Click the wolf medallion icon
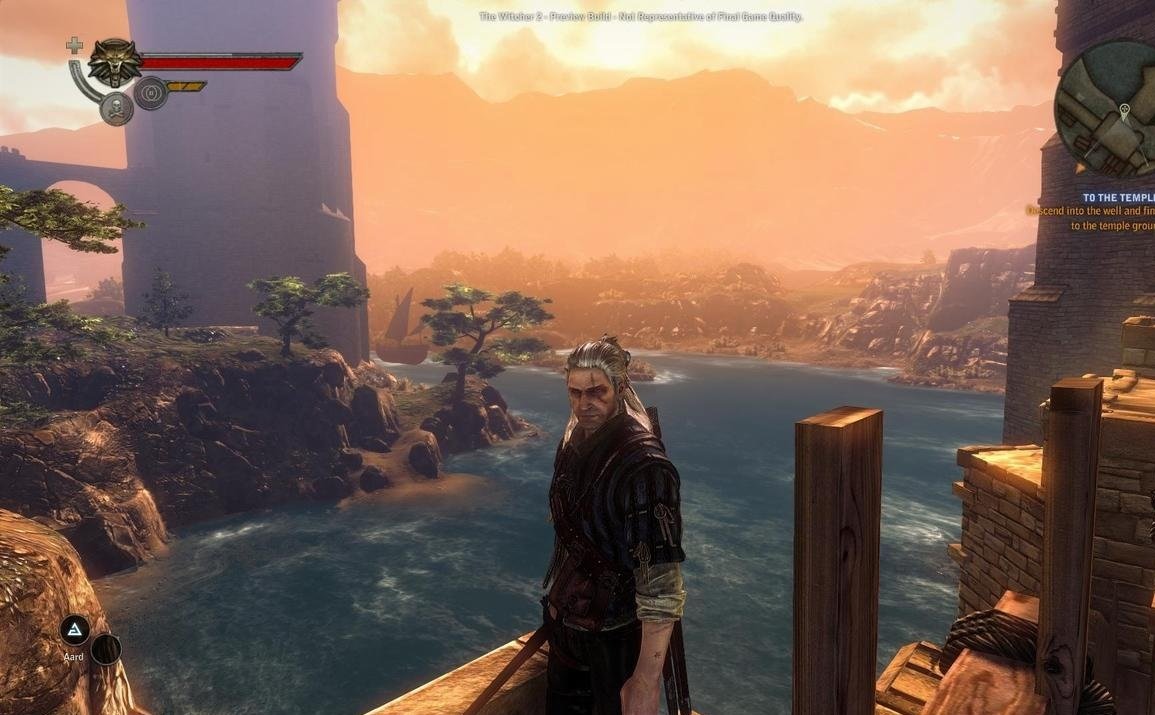This screenshot has width=1155, height=715. (x=114, y=62)
